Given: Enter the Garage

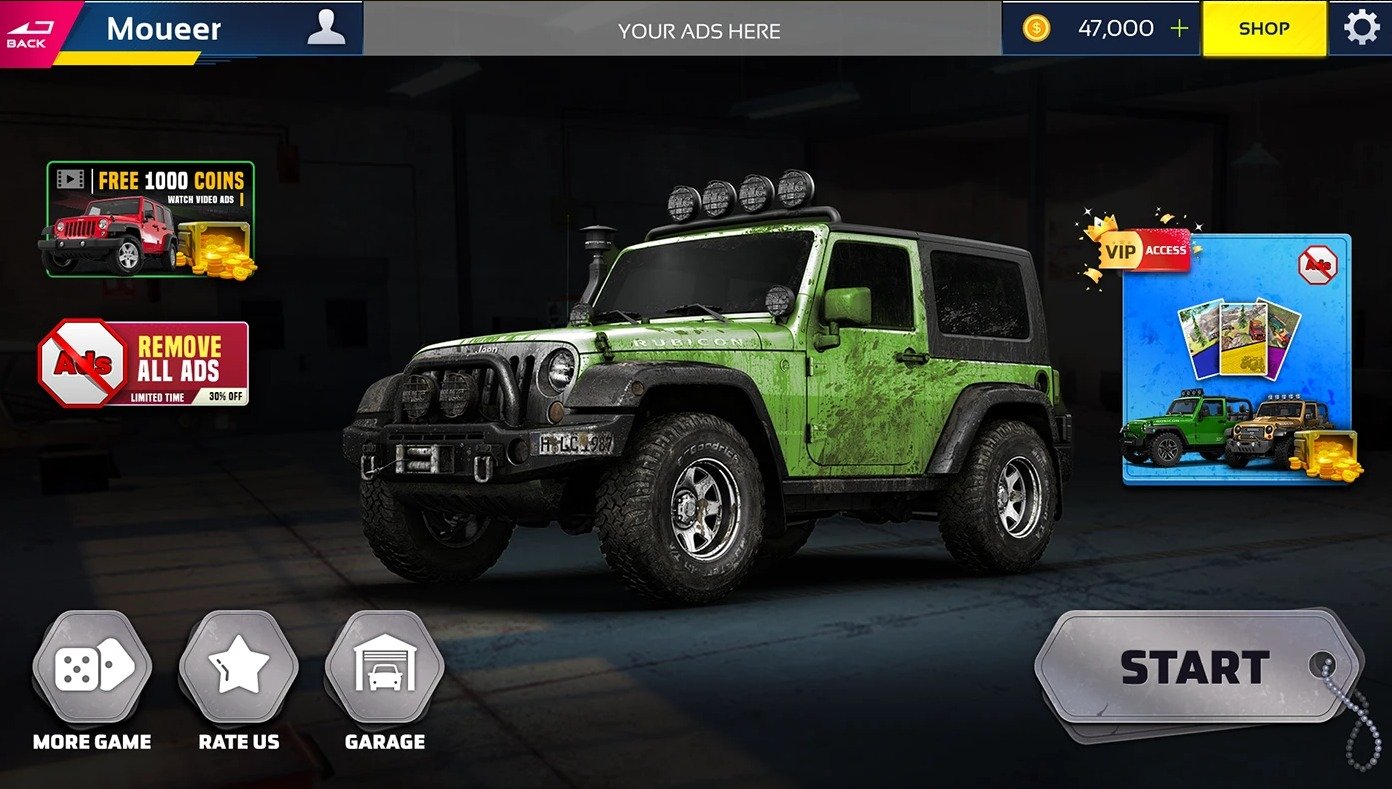Looking at the screenshot, I should pyautogui.click(x=385, y=668).
